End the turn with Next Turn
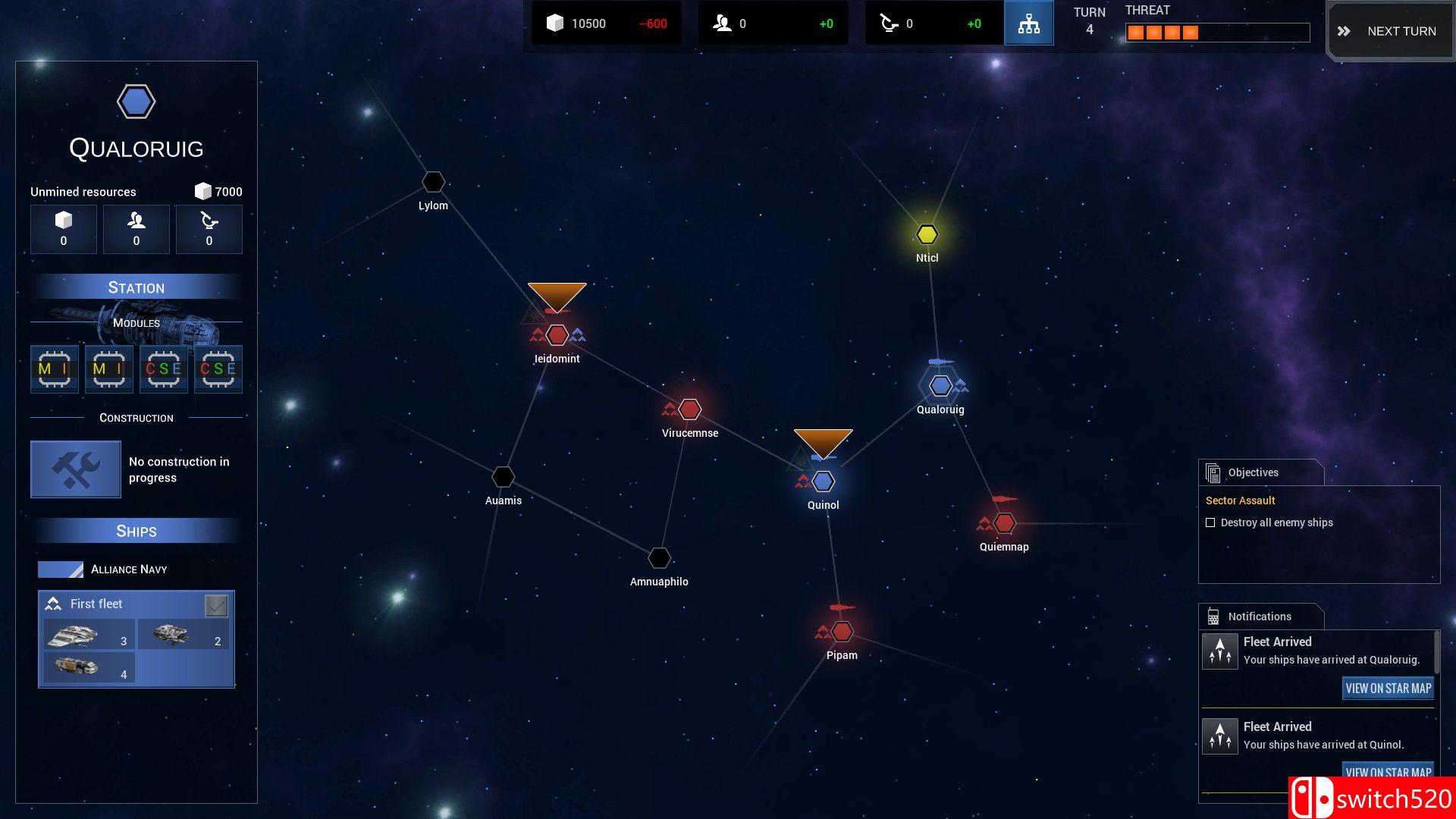Image resolution: width=1456 pixels, height=819 pixels. coord(1389,31)
